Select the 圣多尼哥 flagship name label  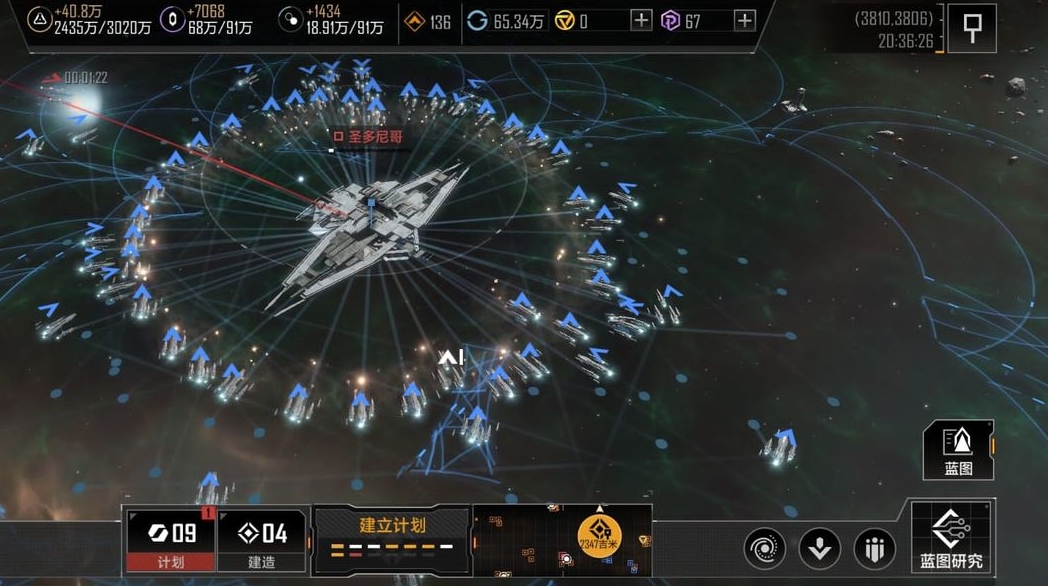(x=372, y=137)
